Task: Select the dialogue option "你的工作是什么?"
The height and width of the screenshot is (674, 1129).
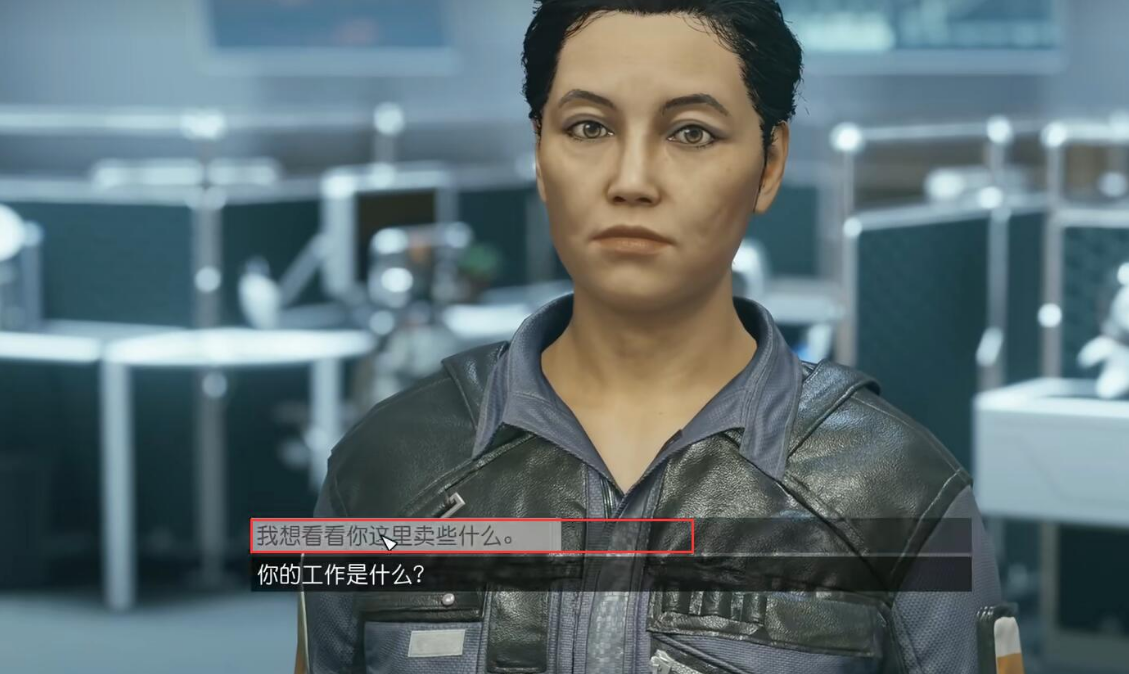Action: (x=342, y=575)
